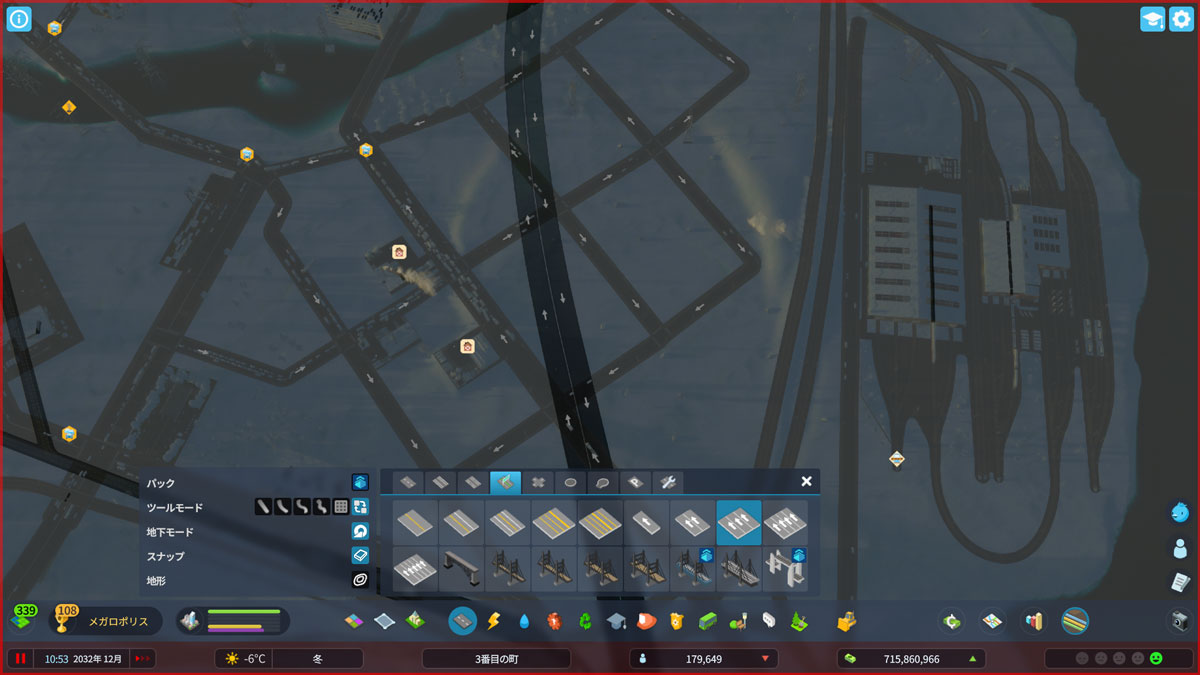Screen dimensions: 1200x675
Task: Toggle the pause button
Action: (20, 658)
